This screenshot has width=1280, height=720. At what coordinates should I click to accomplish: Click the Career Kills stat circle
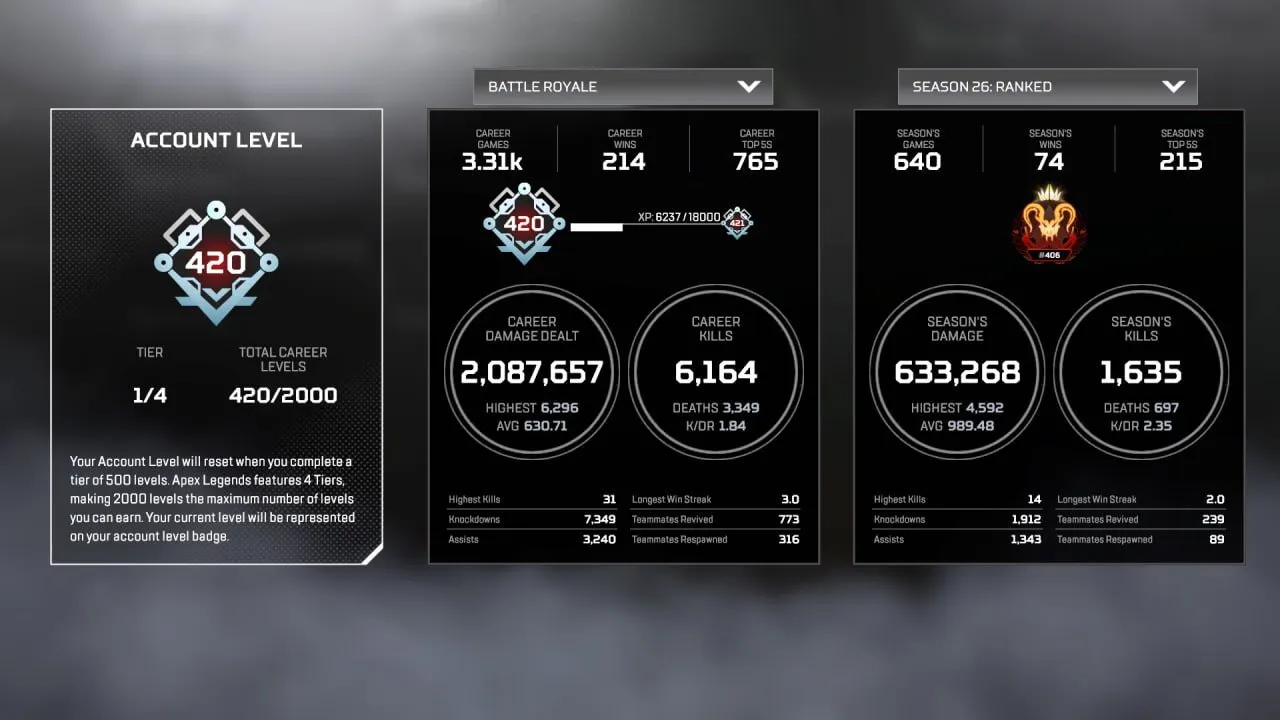(717, 372)
